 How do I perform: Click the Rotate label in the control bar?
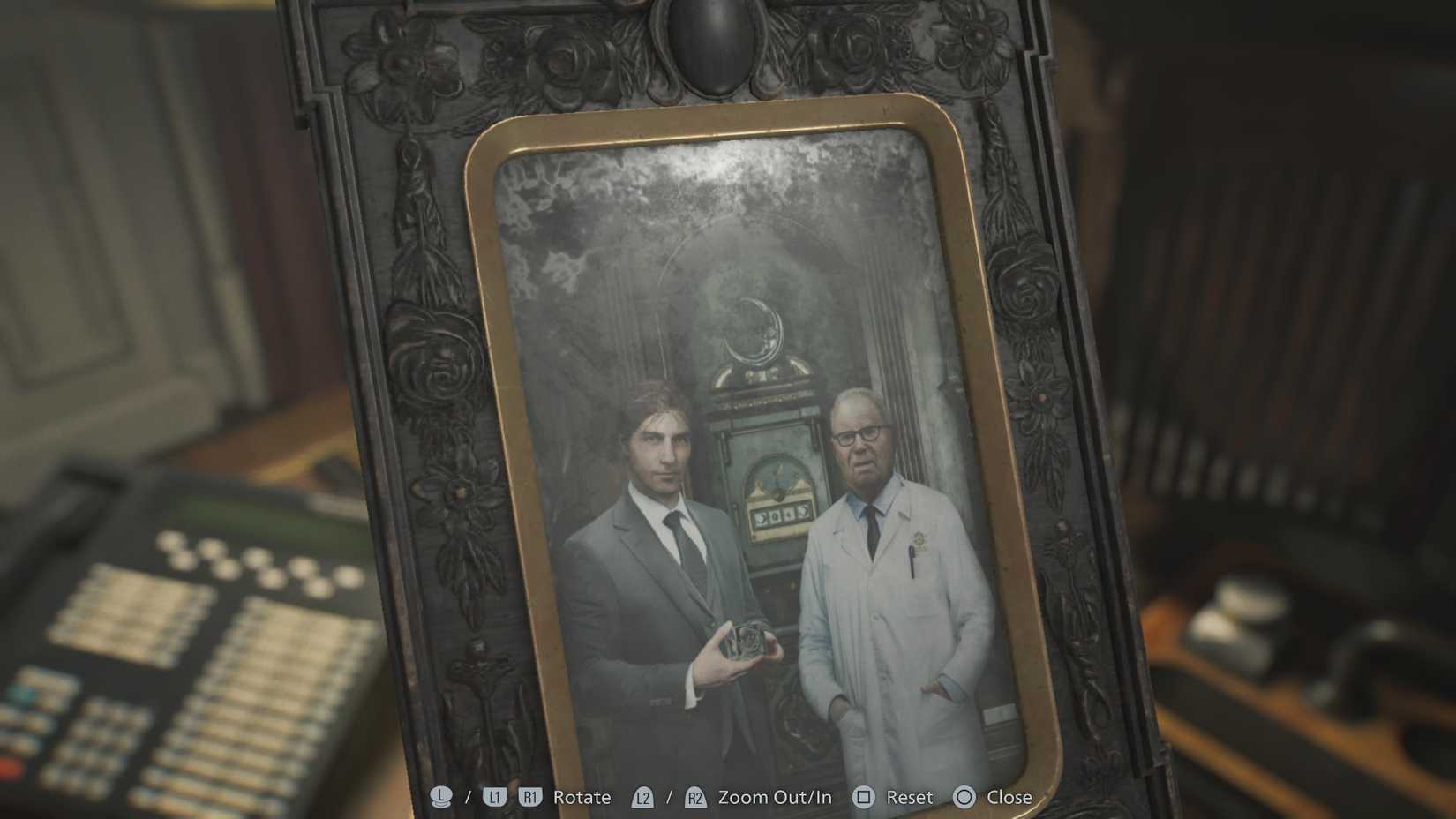(582, 797)
